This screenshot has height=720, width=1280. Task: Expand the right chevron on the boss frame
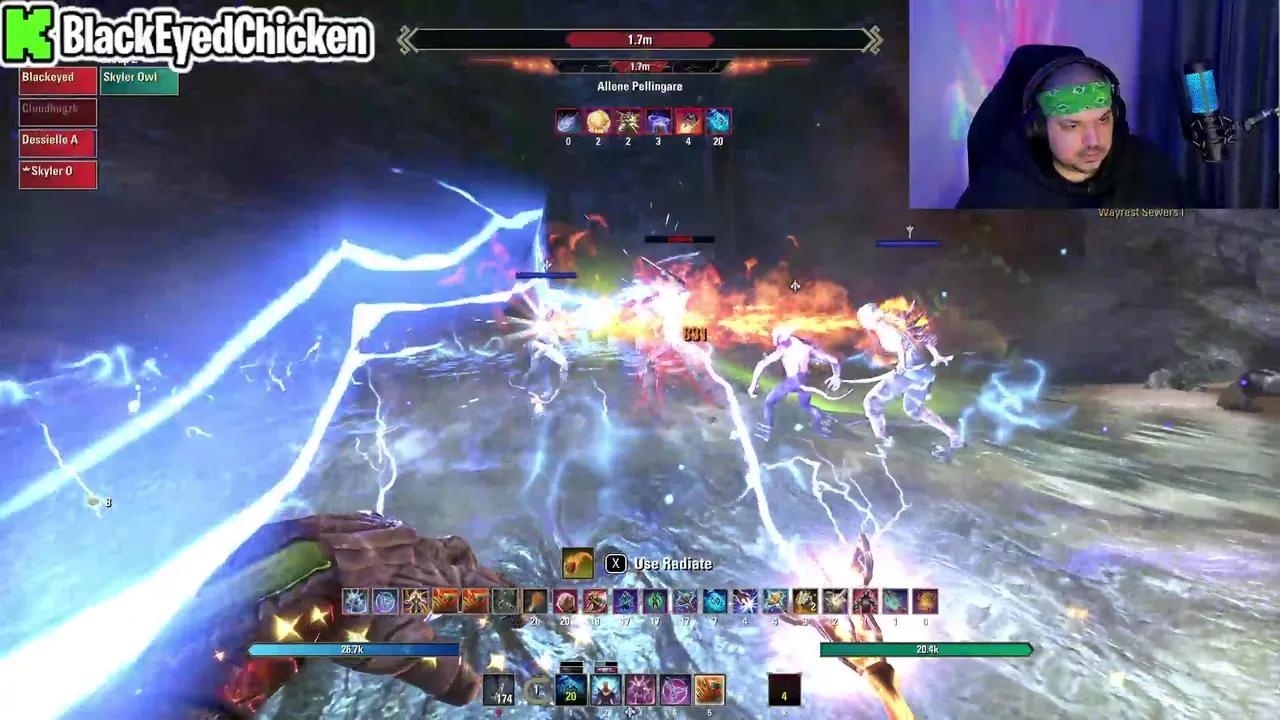pos(872,40)
